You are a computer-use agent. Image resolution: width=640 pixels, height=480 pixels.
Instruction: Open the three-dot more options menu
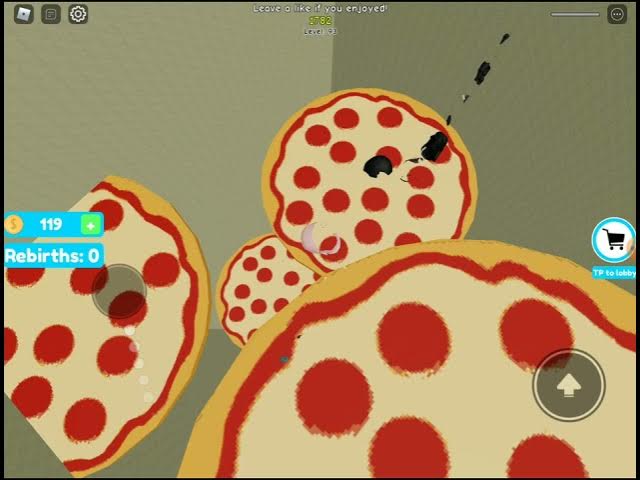click(x=616, y=14)
